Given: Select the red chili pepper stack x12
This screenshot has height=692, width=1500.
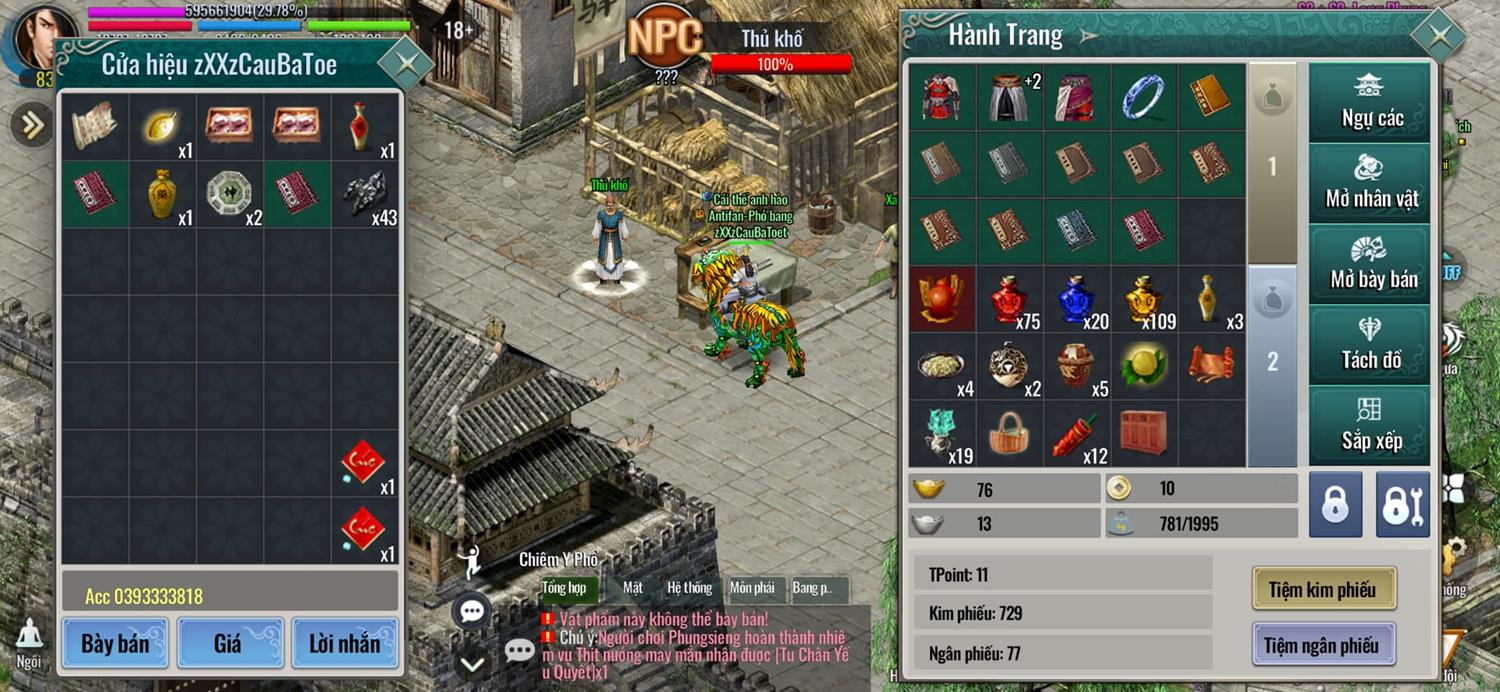Looking at the screenshot, I should [1078, 434].
